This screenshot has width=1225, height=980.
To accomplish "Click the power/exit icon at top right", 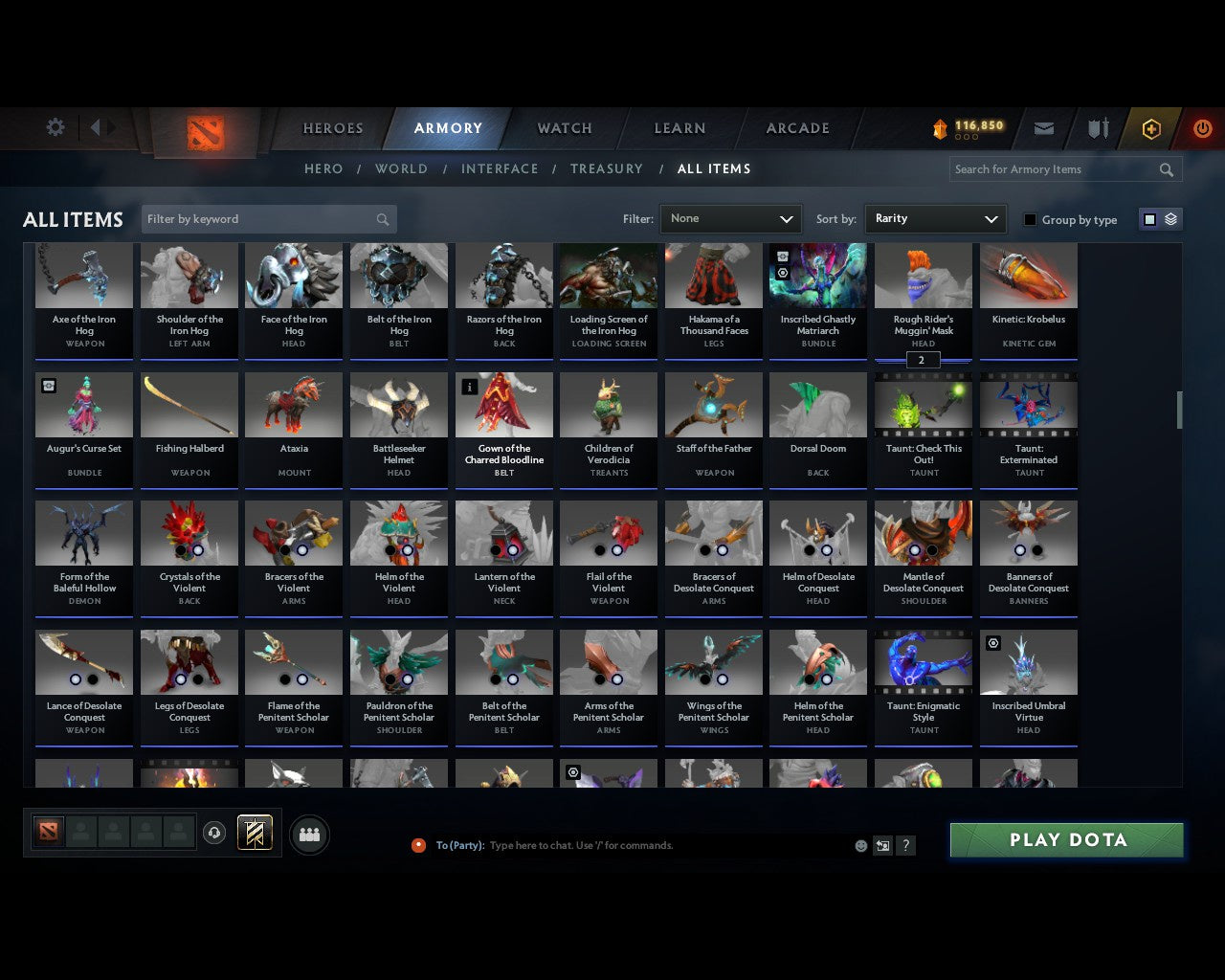I will pyautogui.click(x=1202, y=128).
